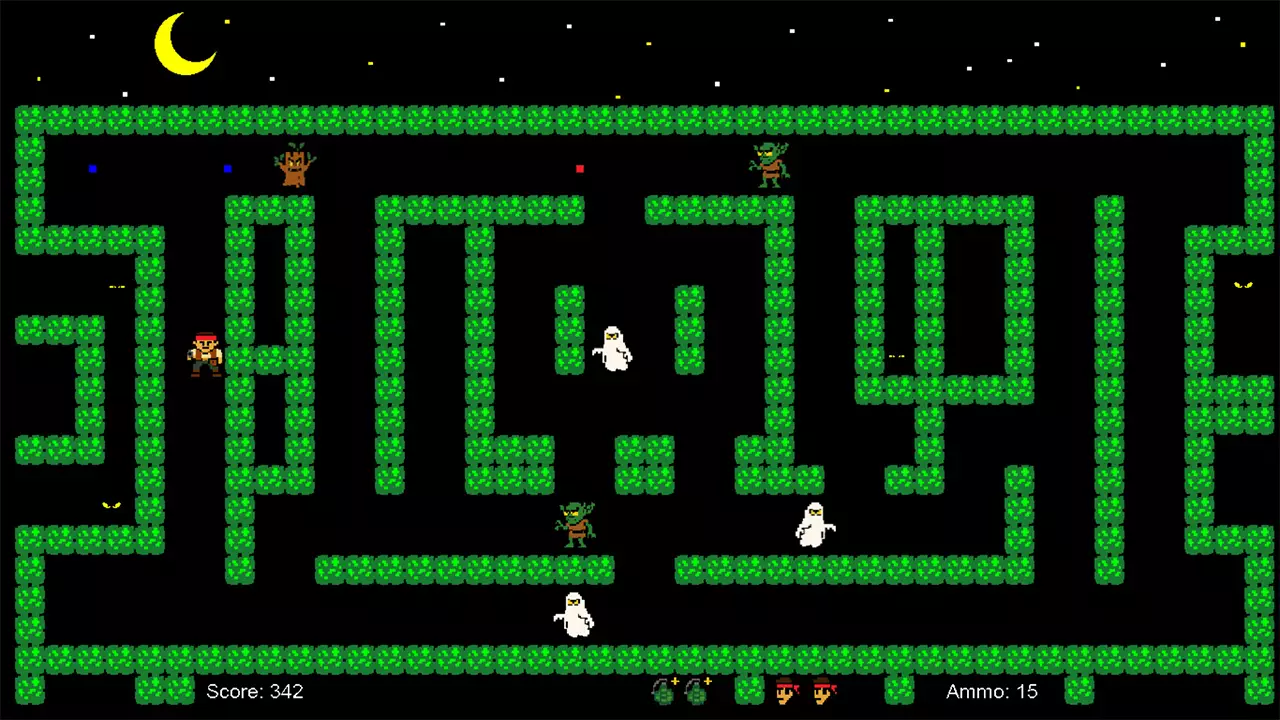Expand the yellow eyes in the left hedge
This screenshot has height=720, width=1280.
(x=112, y=505)
